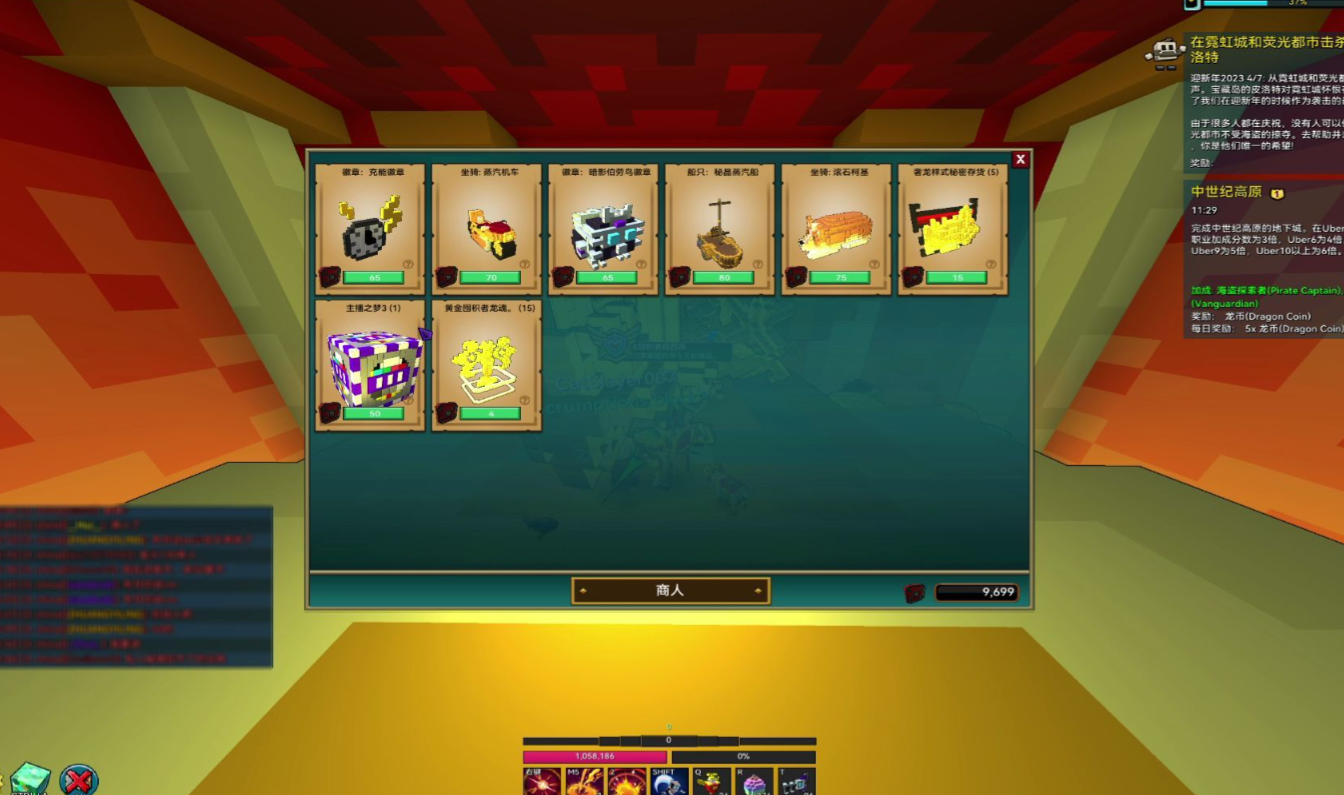Click the chat log box
The width and height of the screenshot is (1344, 795).
click(136, 586)
